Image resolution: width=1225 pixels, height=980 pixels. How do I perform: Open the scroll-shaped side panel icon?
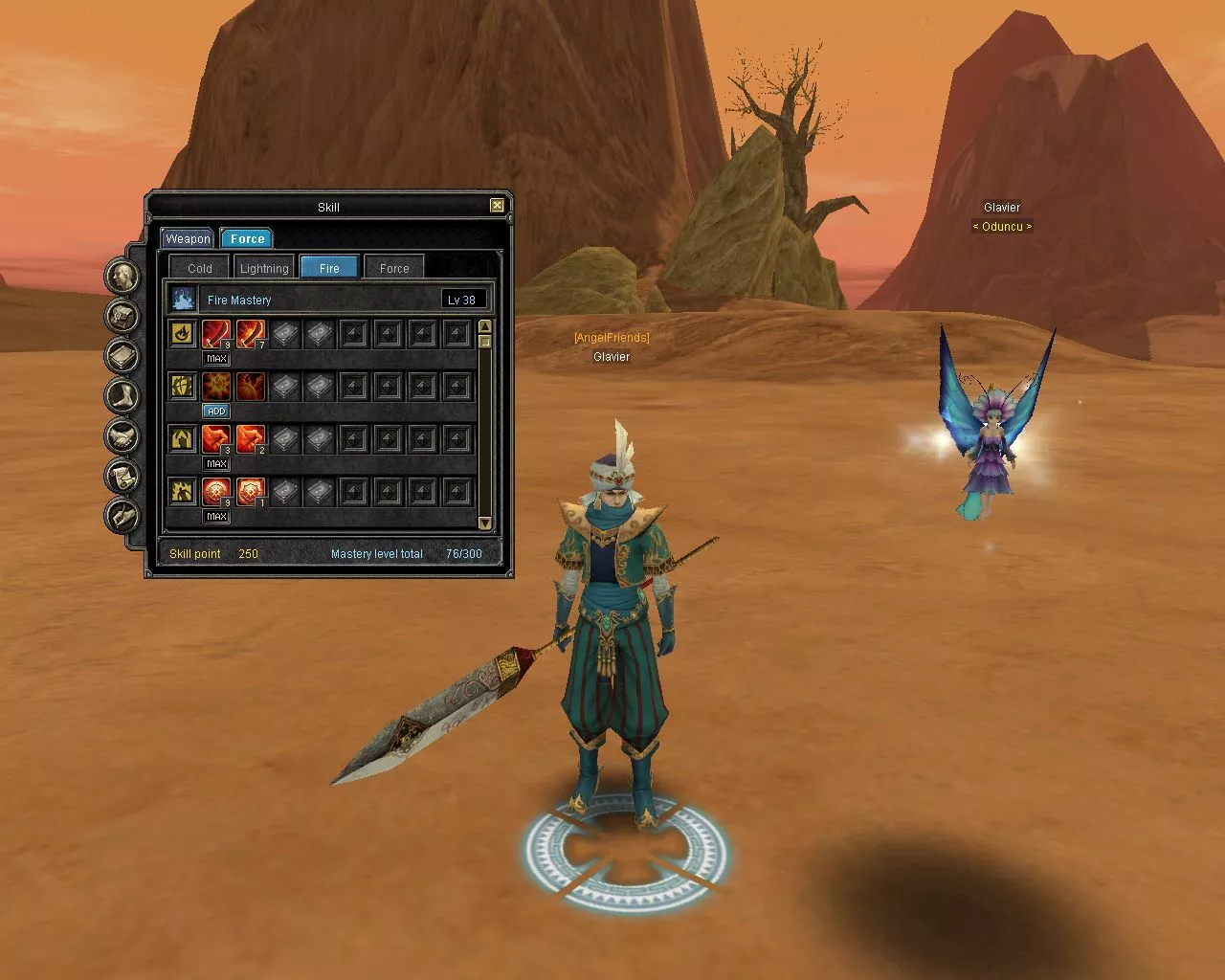[122, 476]
